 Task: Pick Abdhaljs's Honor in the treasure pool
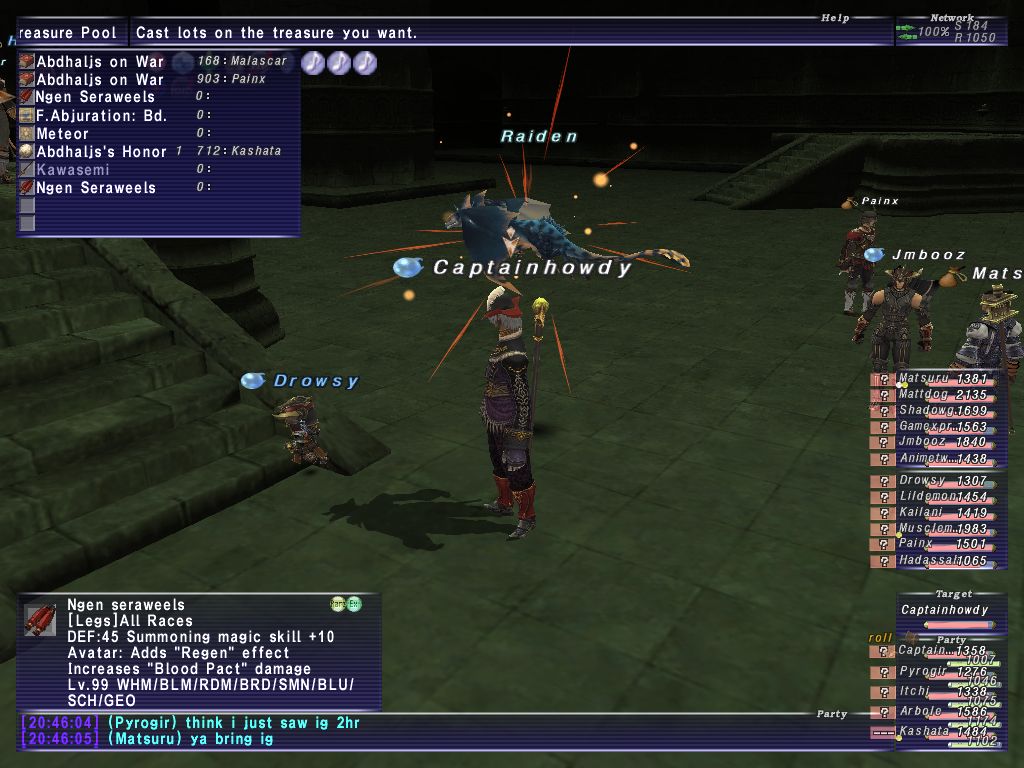(x=101, y=151)
